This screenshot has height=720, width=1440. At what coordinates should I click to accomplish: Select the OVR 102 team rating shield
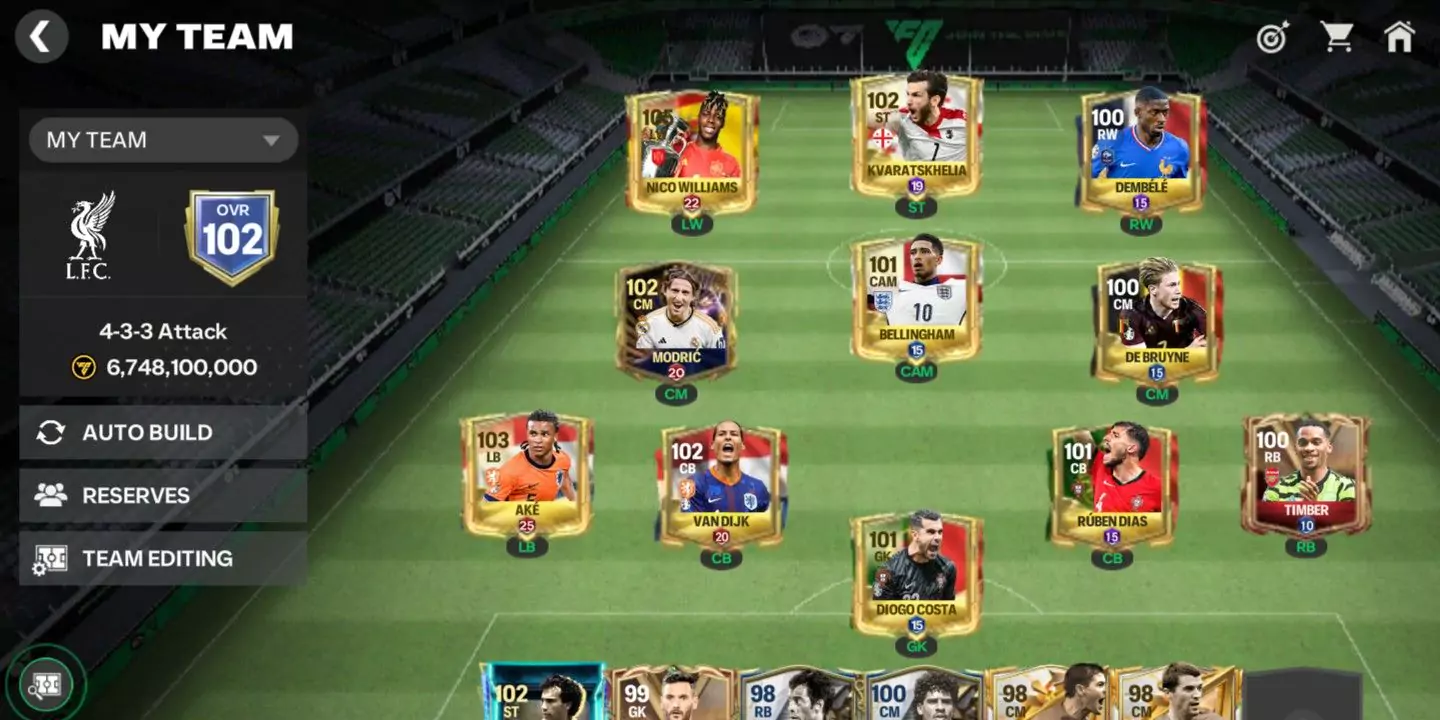point(231,235)
